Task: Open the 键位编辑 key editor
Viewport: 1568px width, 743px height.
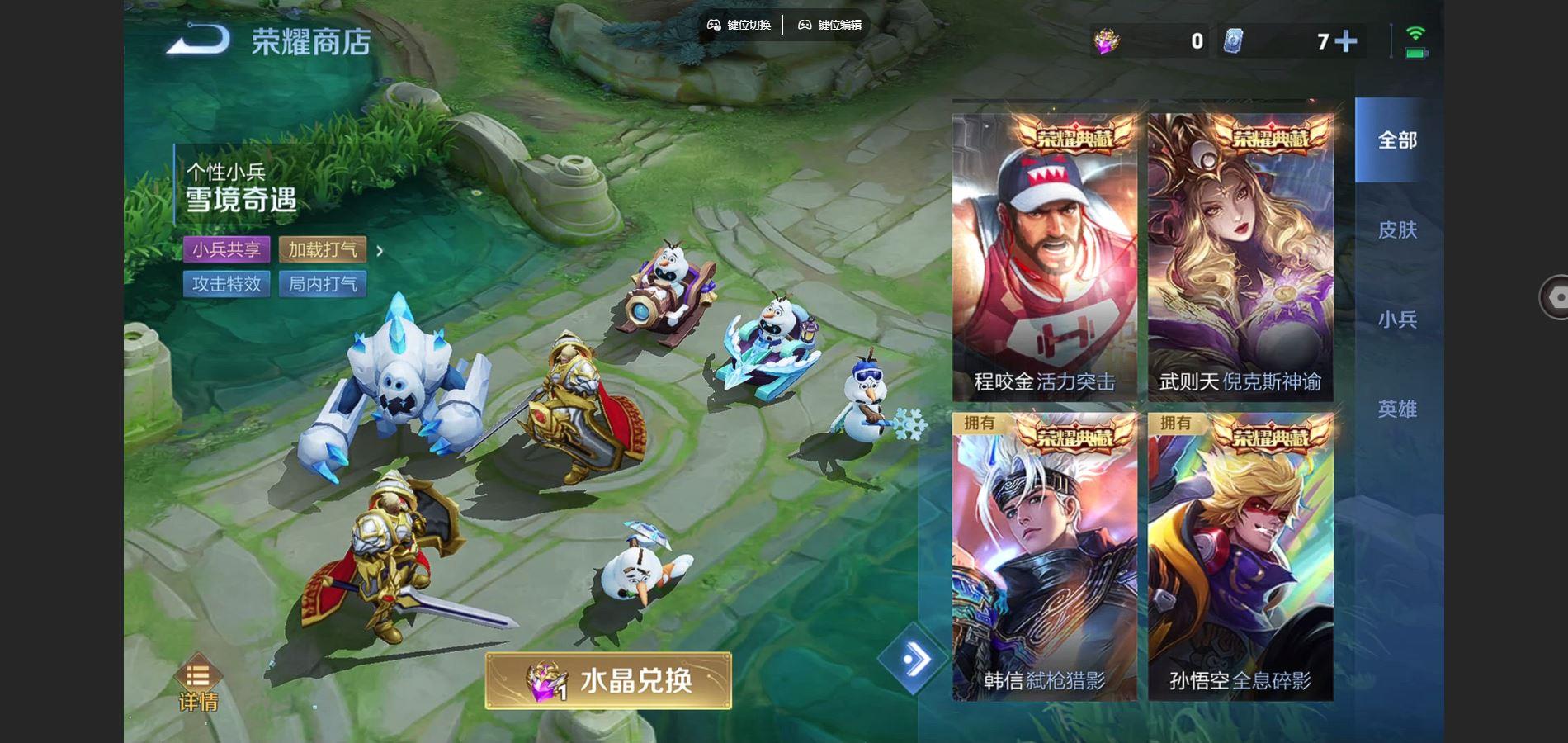Action: pyautogui.click(x=829, y=25)
